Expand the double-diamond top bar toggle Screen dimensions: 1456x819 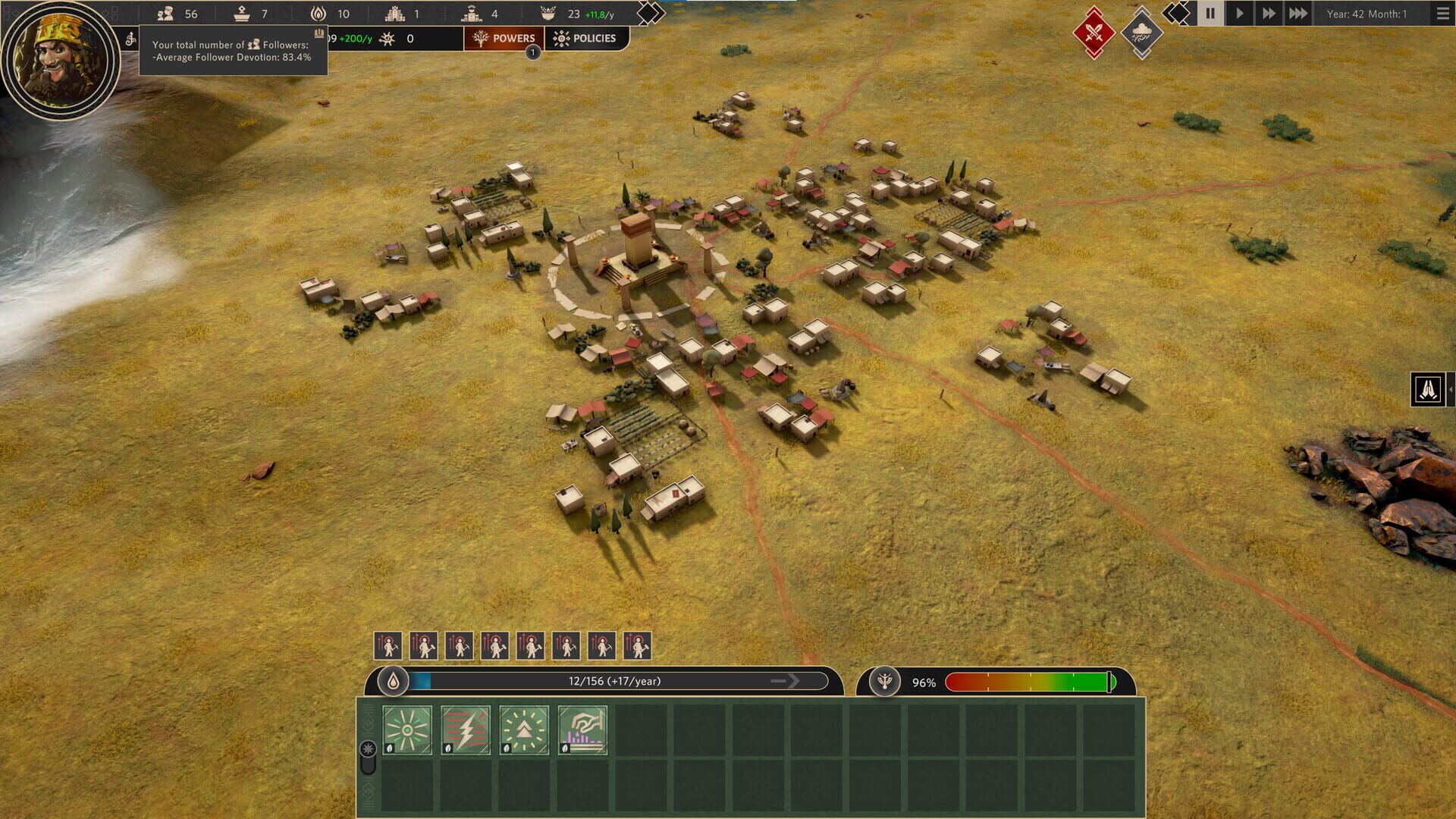[x=649, y=13]
